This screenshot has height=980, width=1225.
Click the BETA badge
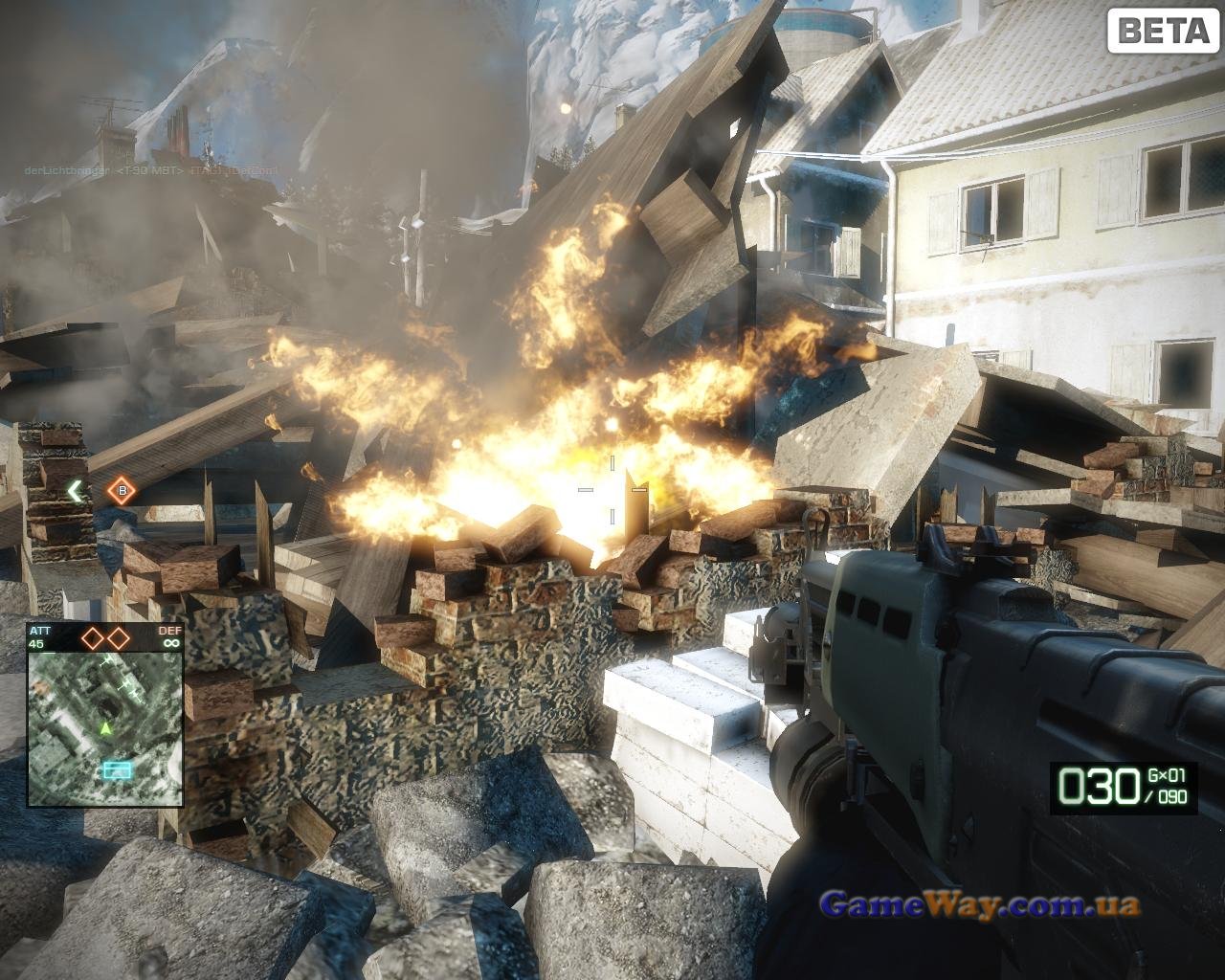(1162, 31)
